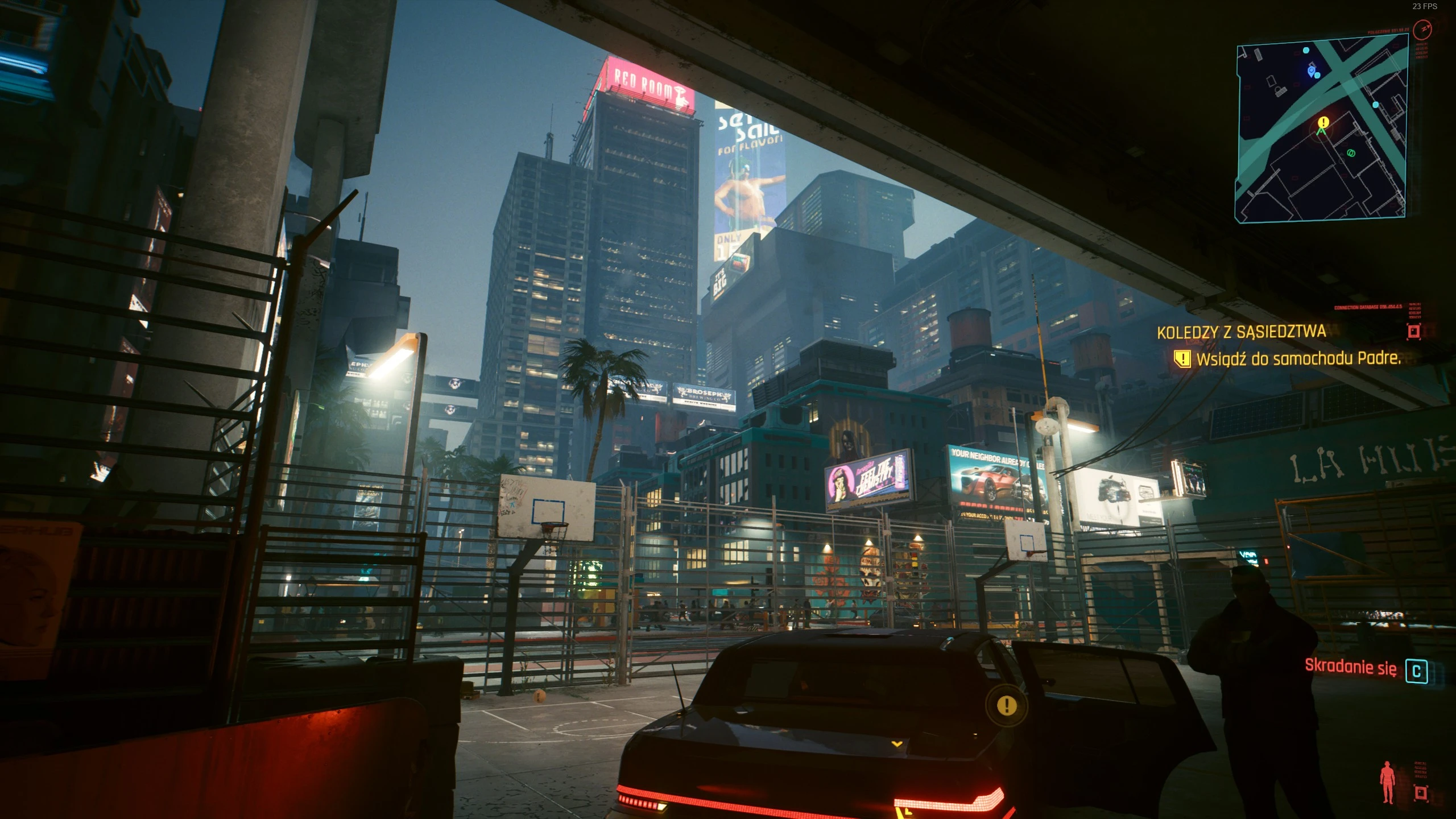Open the Koledzy z sąsiedztwa quest tracker
The height and width of the screenshot is (819, 1456).
pyautogui.click(x=1241, y=332)
